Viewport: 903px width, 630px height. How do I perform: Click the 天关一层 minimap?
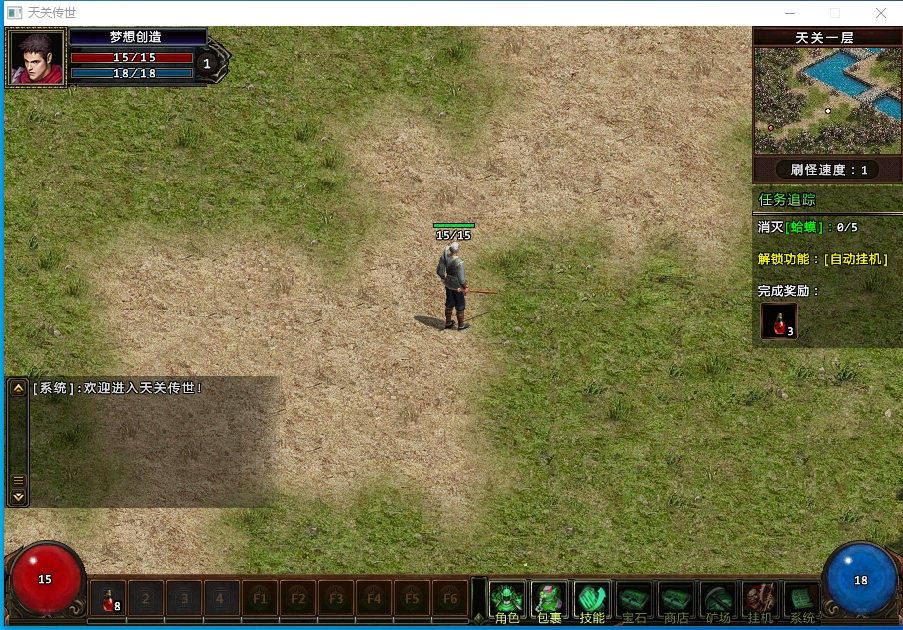[827, 101]
